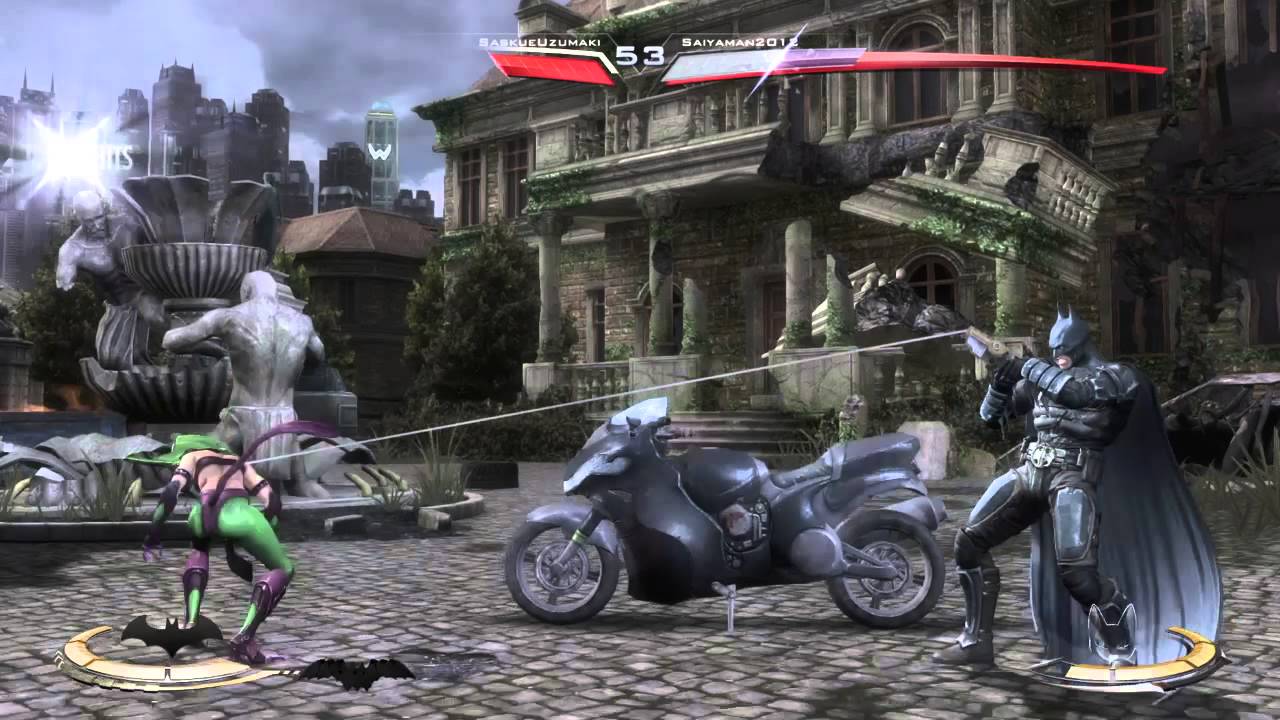Viewport: 1280px width, 720px height.
Task: Expand the left meter's tick divider
Action: (168, 672)
